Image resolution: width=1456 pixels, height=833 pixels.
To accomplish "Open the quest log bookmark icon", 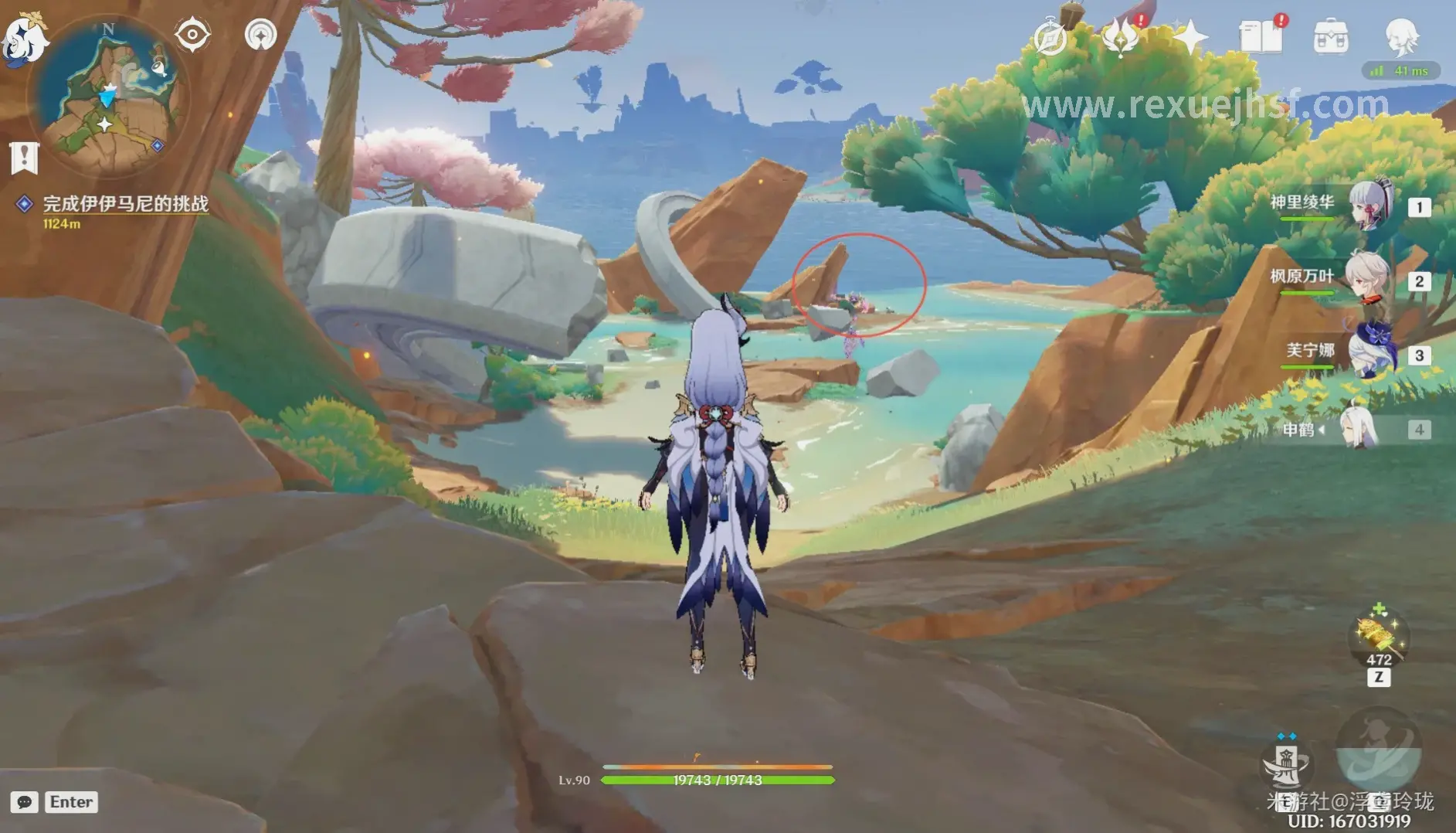I will tap(24, 158).
